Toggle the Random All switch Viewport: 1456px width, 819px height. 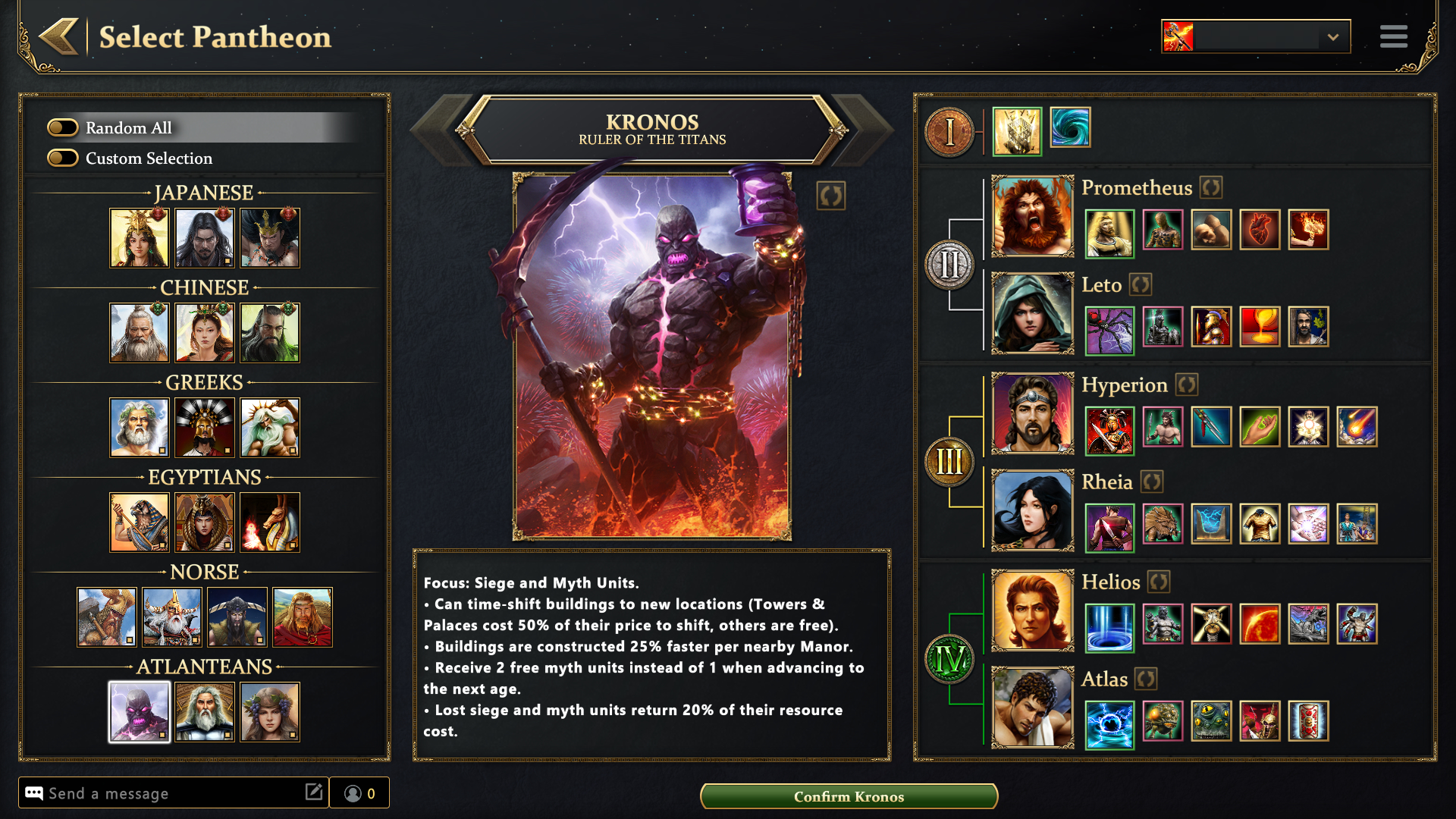[x=63, y=127]
